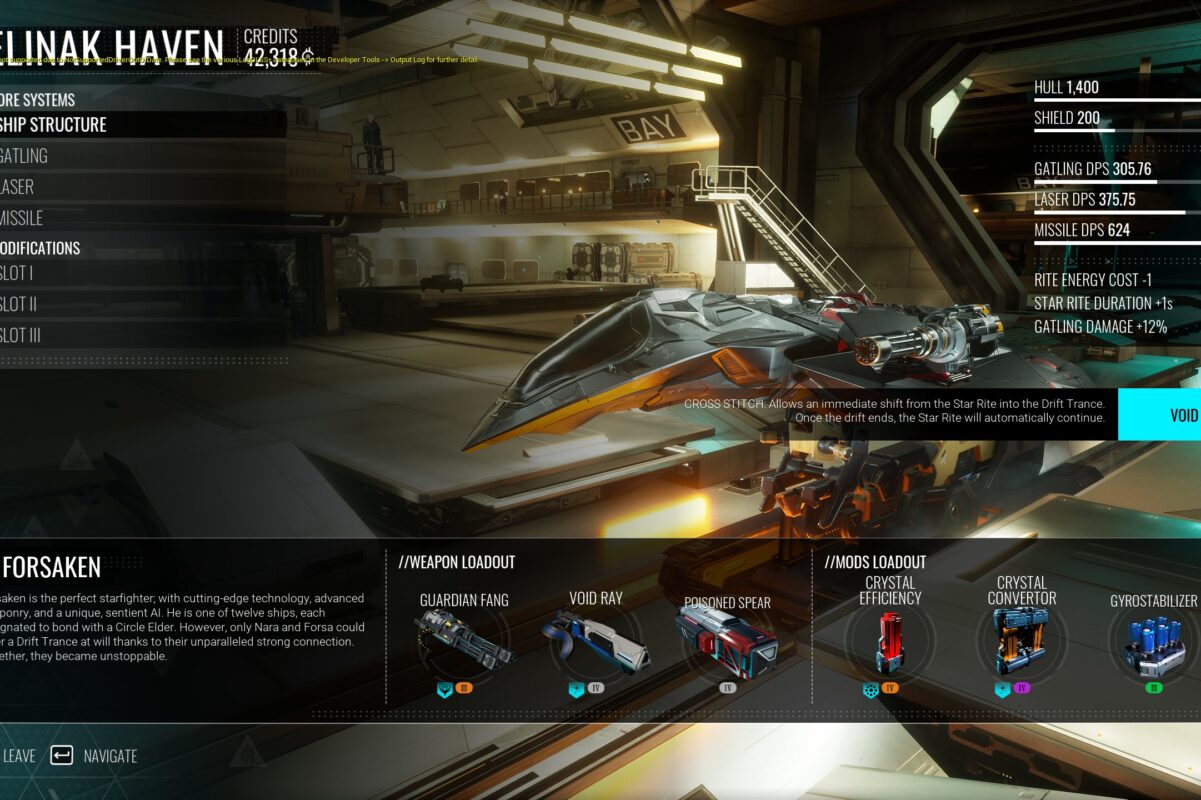The image size is (1201, 800).
Task: Open modification Slot III
Action: [21, 335]
